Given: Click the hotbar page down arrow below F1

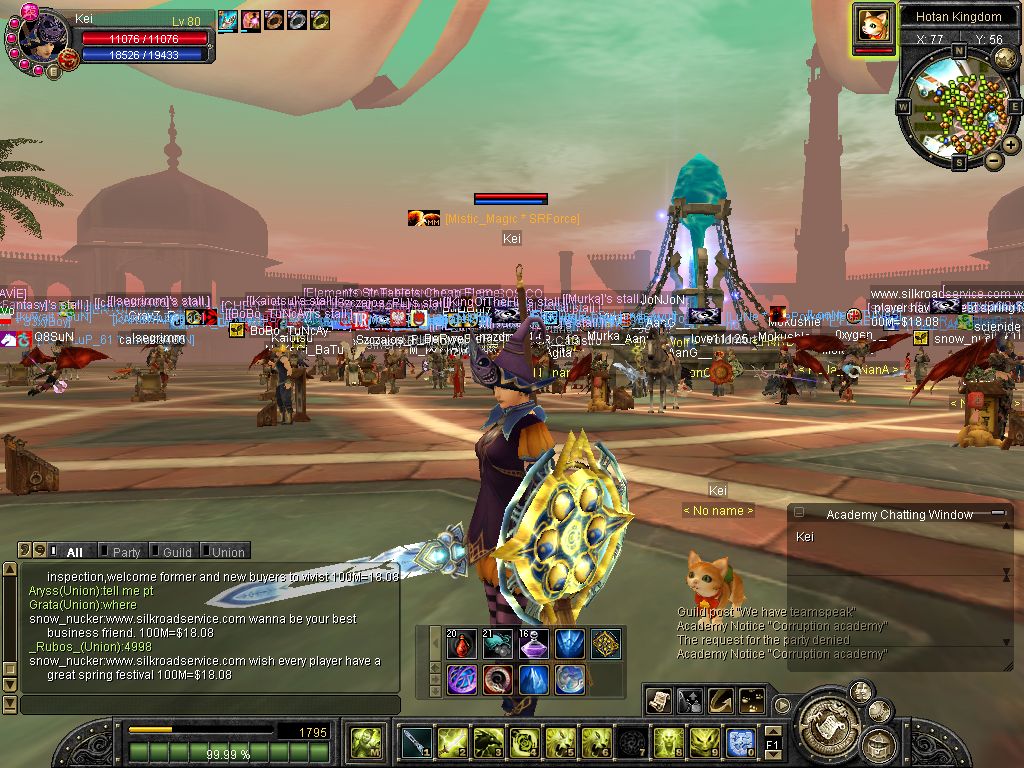Looking at the screenshot, I should pyautogui.click(x=772, y=755).
